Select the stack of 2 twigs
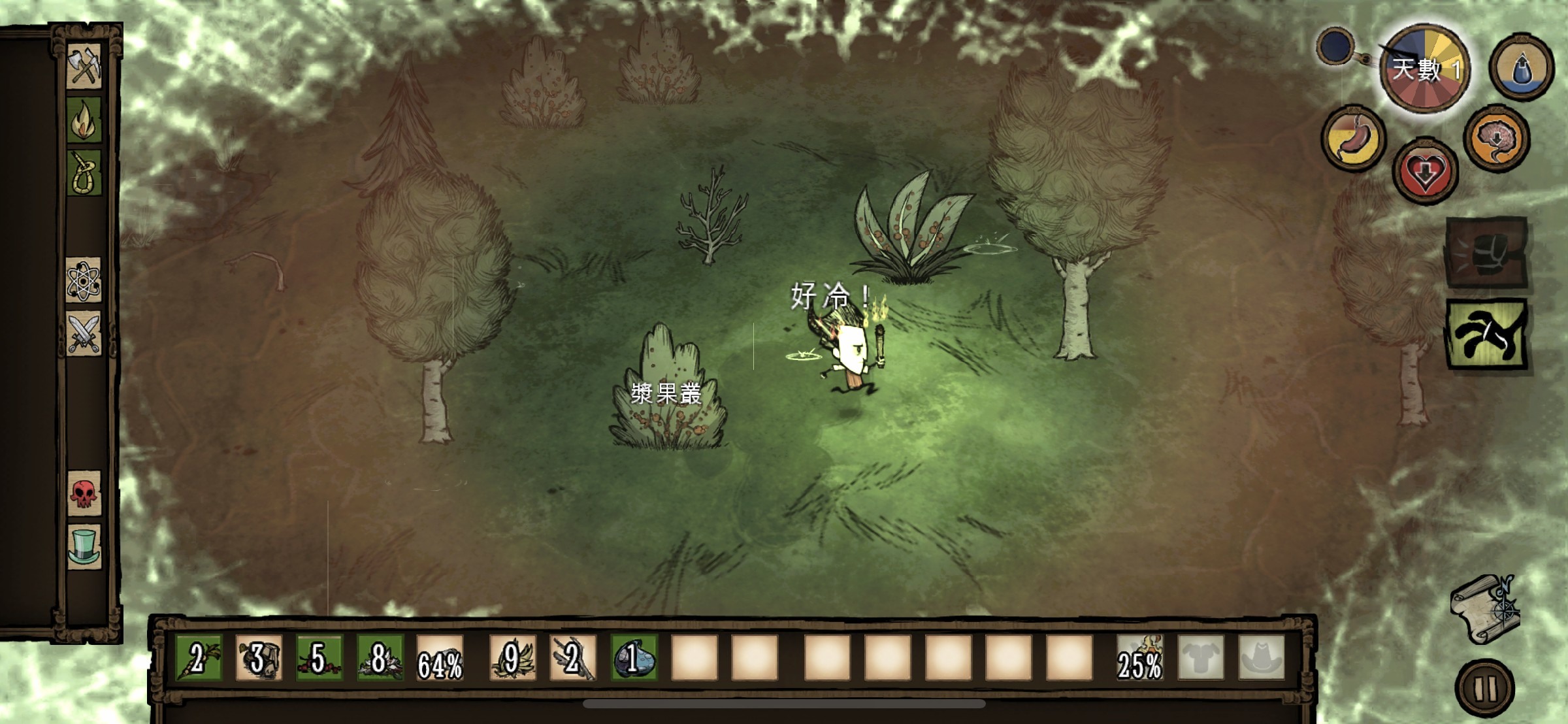Viewport: 1568px width, 724px height. pos(572,658)
